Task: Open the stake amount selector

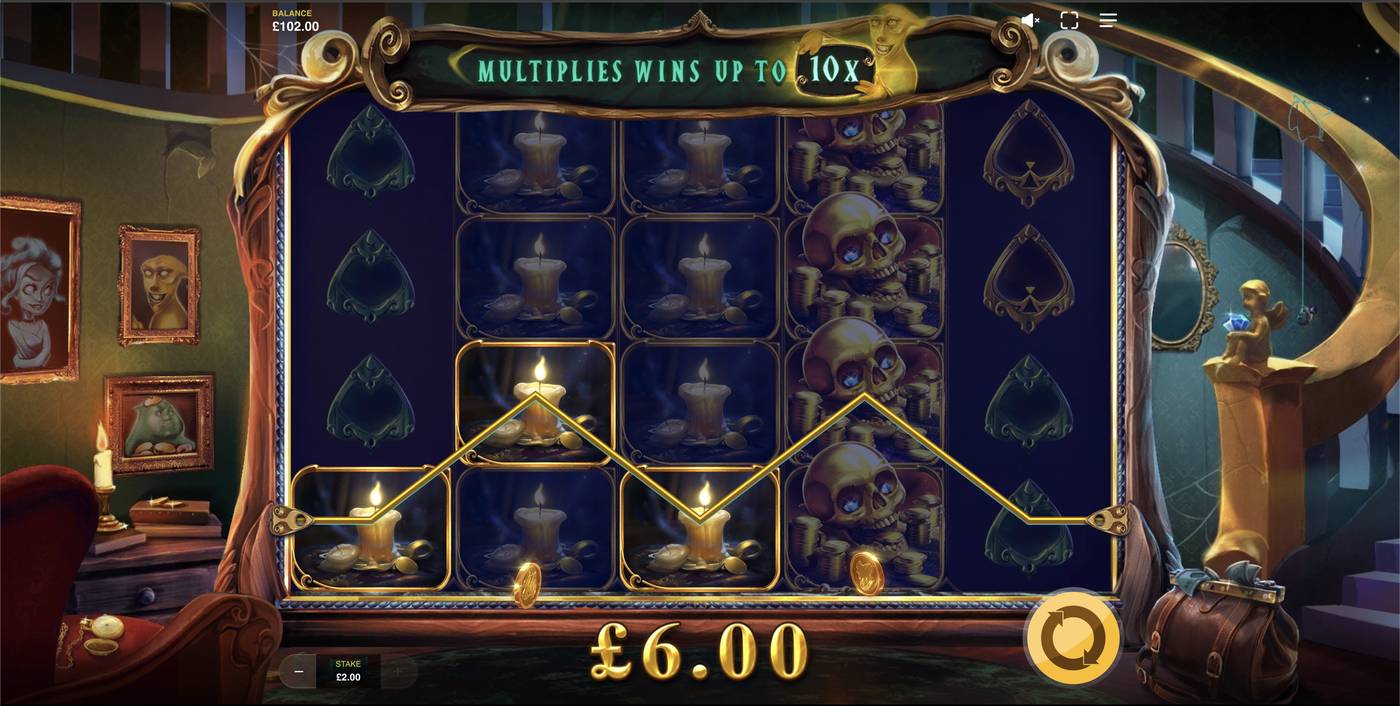Action: (x=348, y=671)
